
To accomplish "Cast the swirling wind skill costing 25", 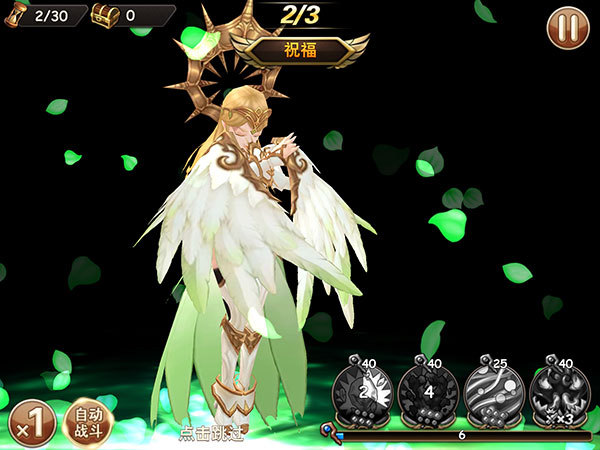I will click(494, 391).
